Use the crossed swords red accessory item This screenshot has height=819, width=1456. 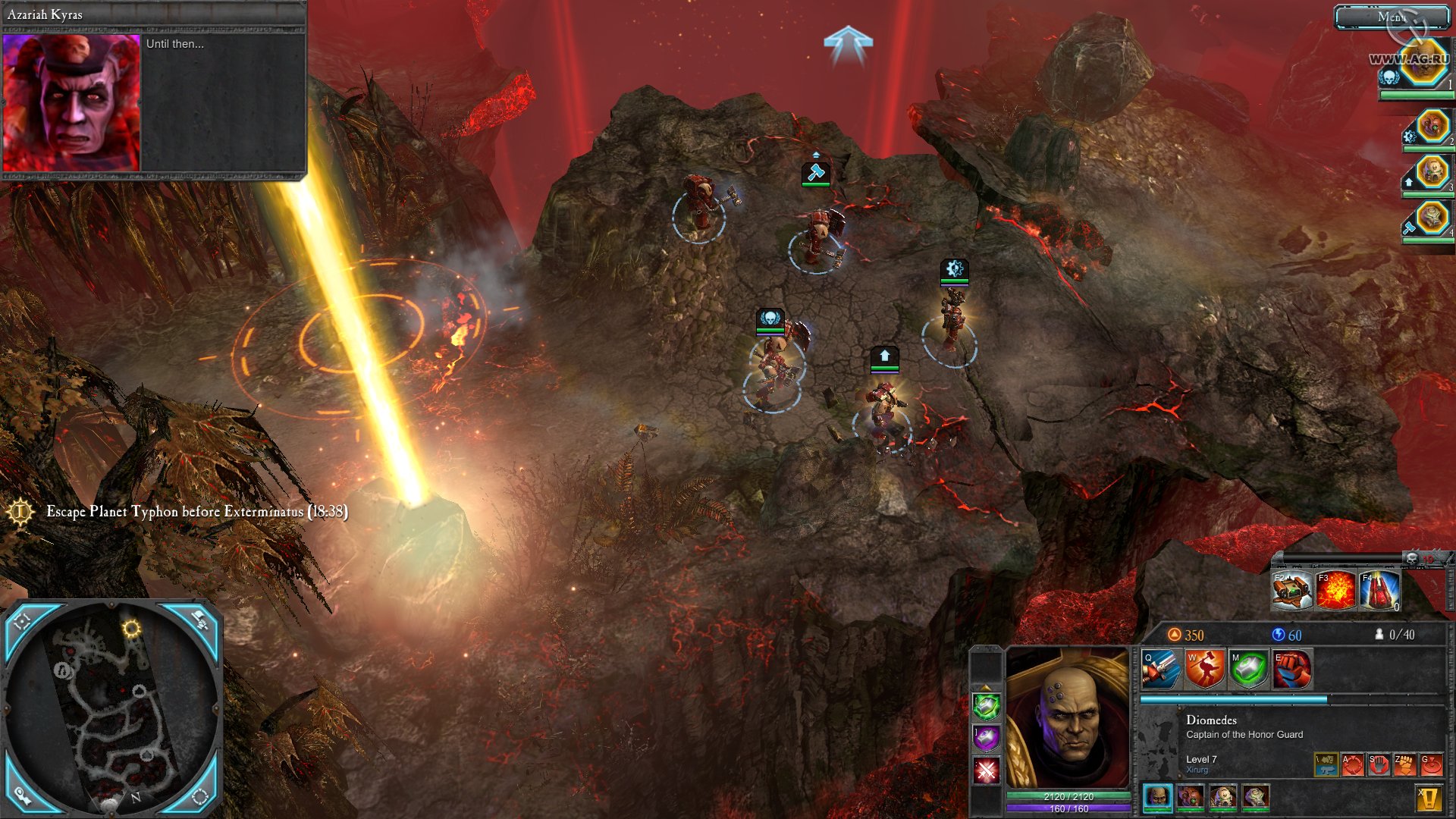[x=987, y=771]
